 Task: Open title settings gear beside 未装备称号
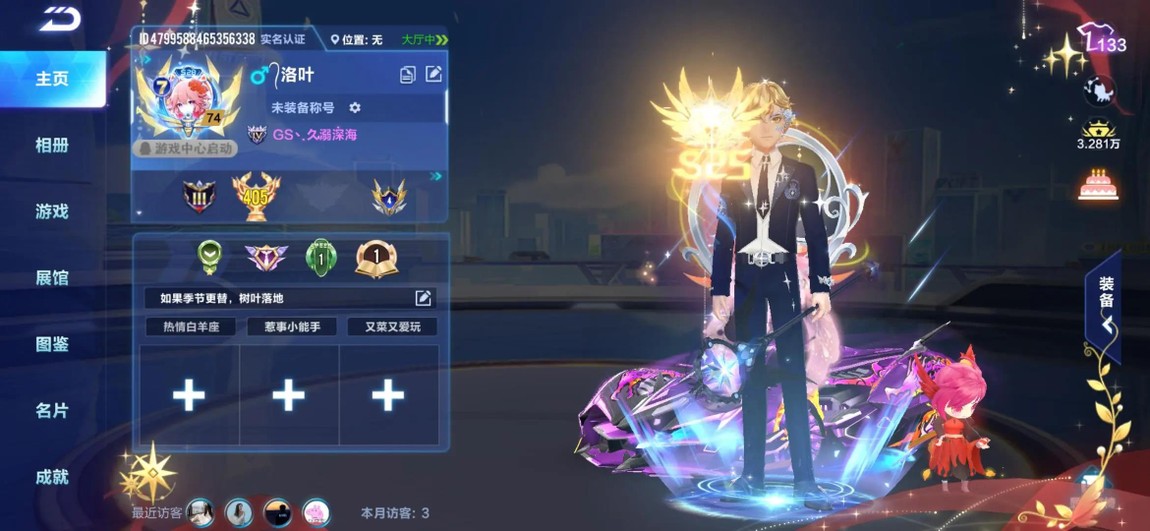pos(355,107)
